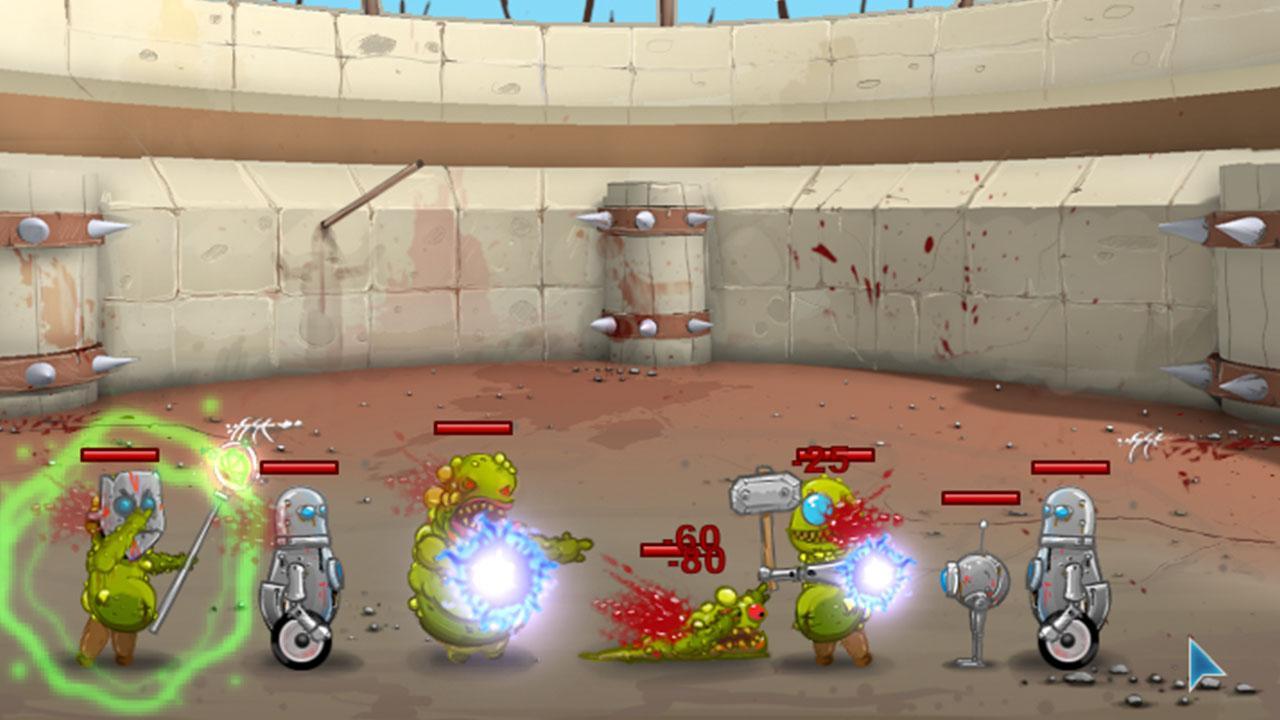The image size is (1280, 720).
Task: Click the glowing tip of the magic staff
Action: [x=230, y=465]
